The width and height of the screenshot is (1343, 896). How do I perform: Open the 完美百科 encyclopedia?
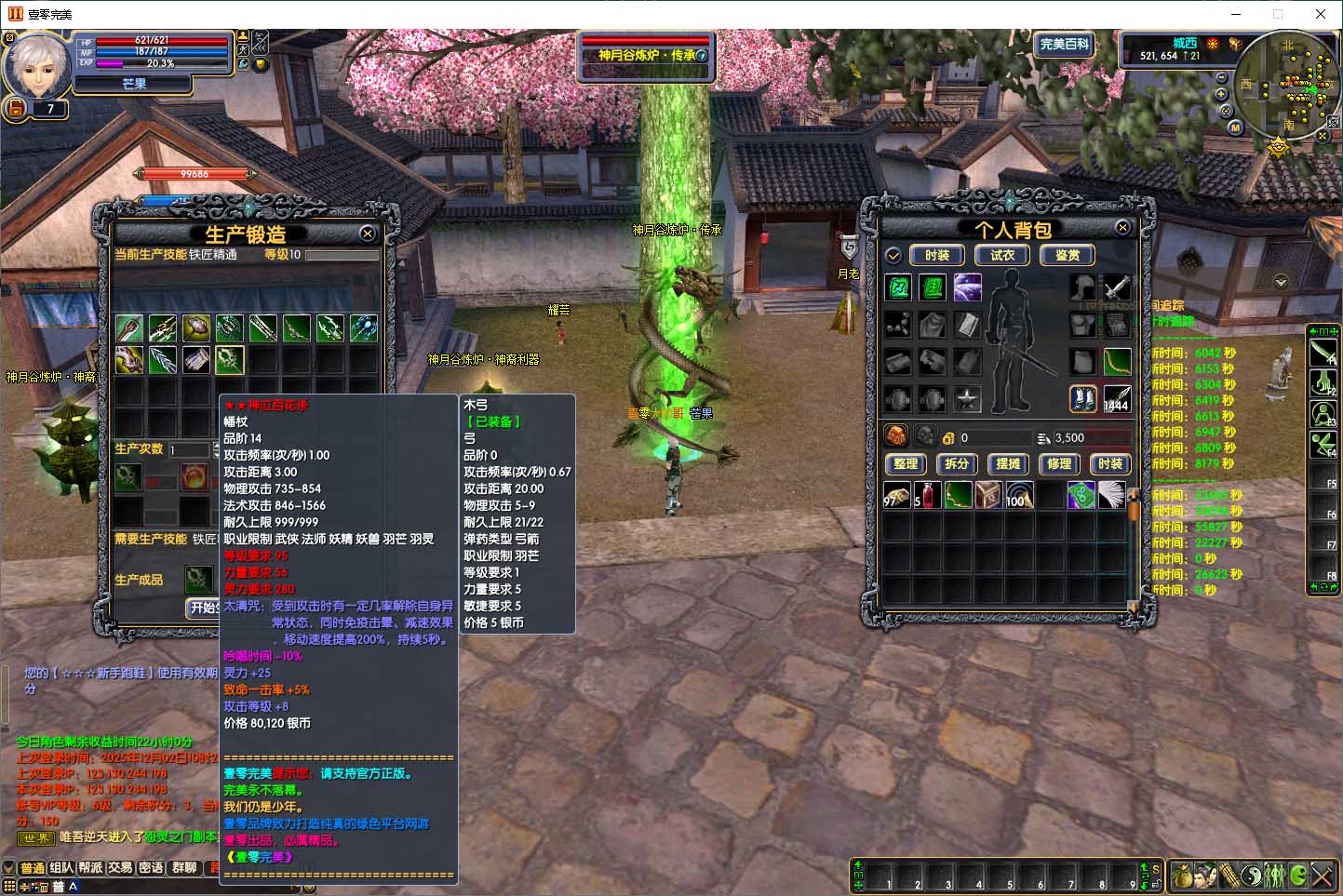pyautogui.click(x=1064, y=44)
